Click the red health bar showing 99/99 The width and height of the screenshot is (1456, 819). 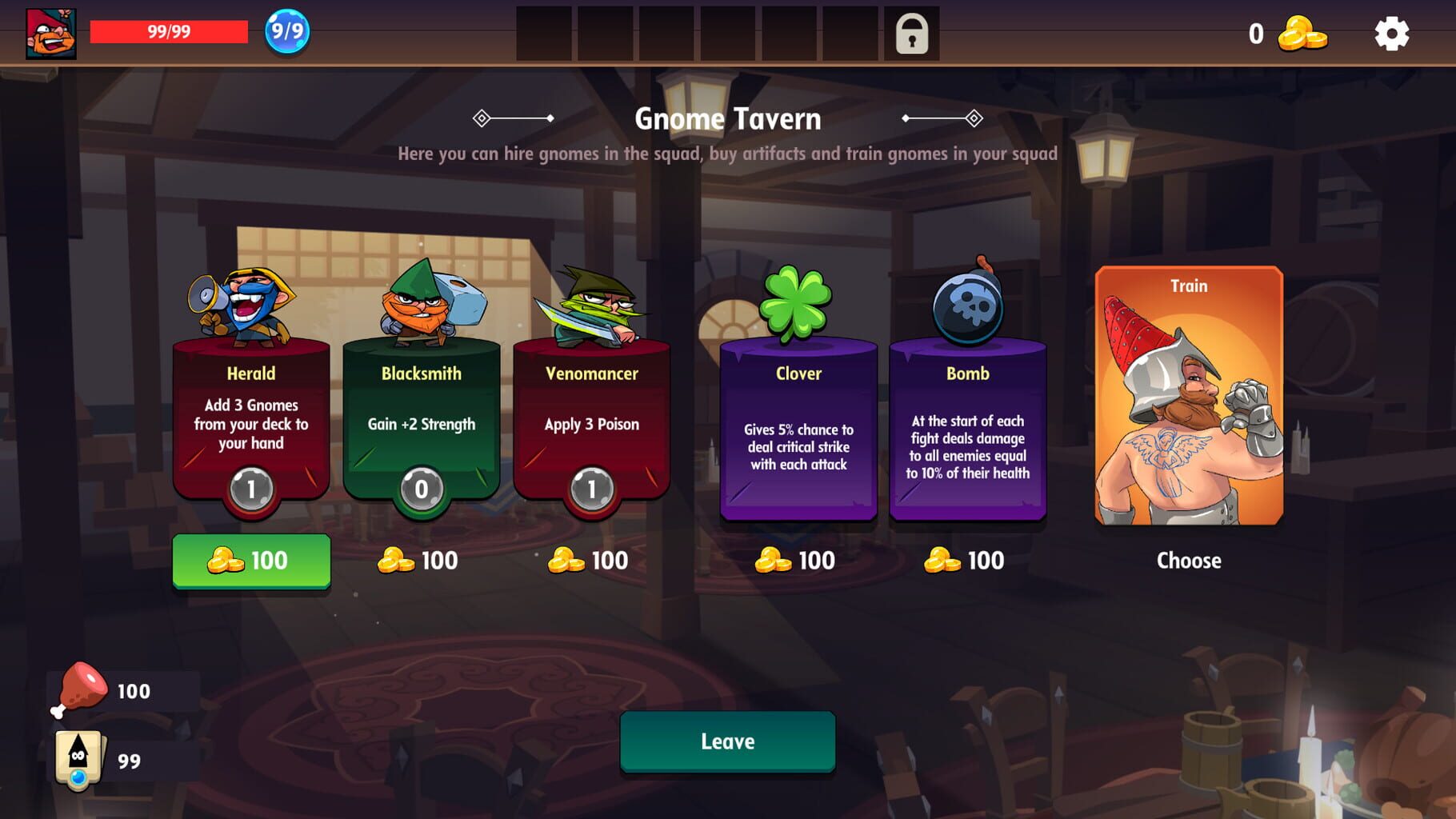[x=168, y=32]
